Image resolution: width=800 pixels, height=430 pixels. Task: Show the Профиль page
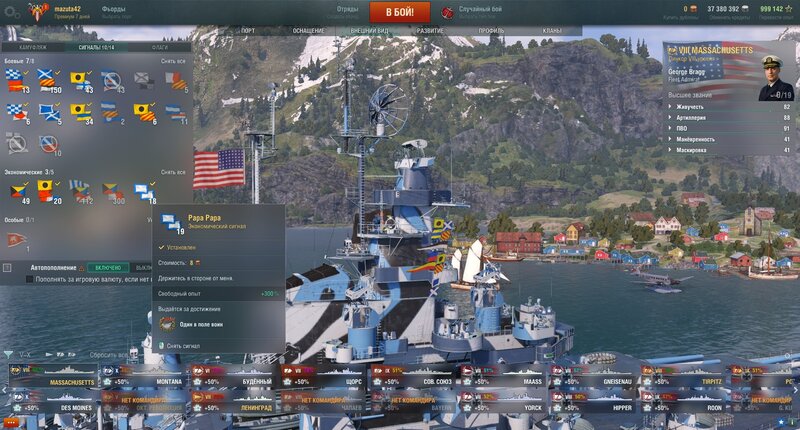pyautogui.click(x=491, y=31)
